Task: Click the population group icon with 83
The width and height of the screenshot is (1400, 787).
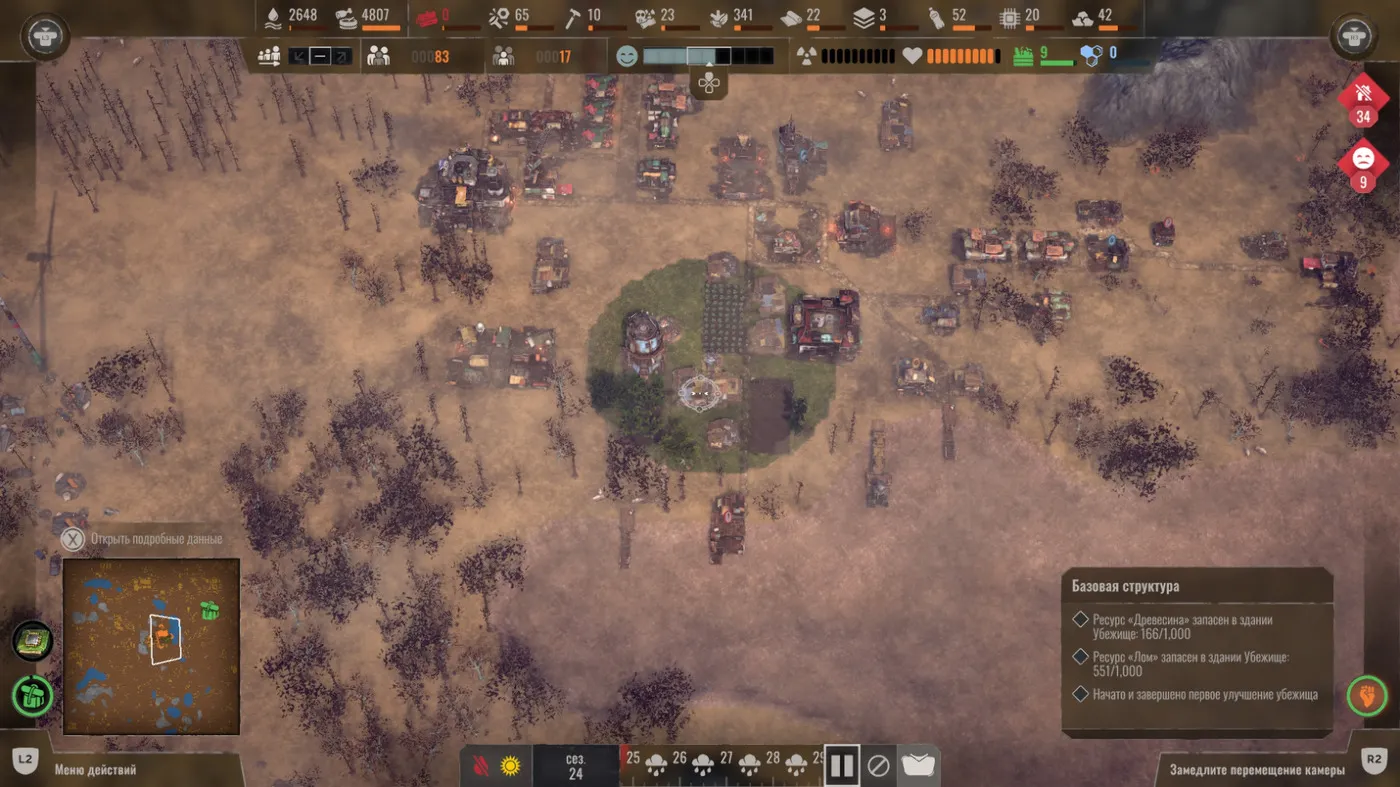Action: click(x=378, y=56)
